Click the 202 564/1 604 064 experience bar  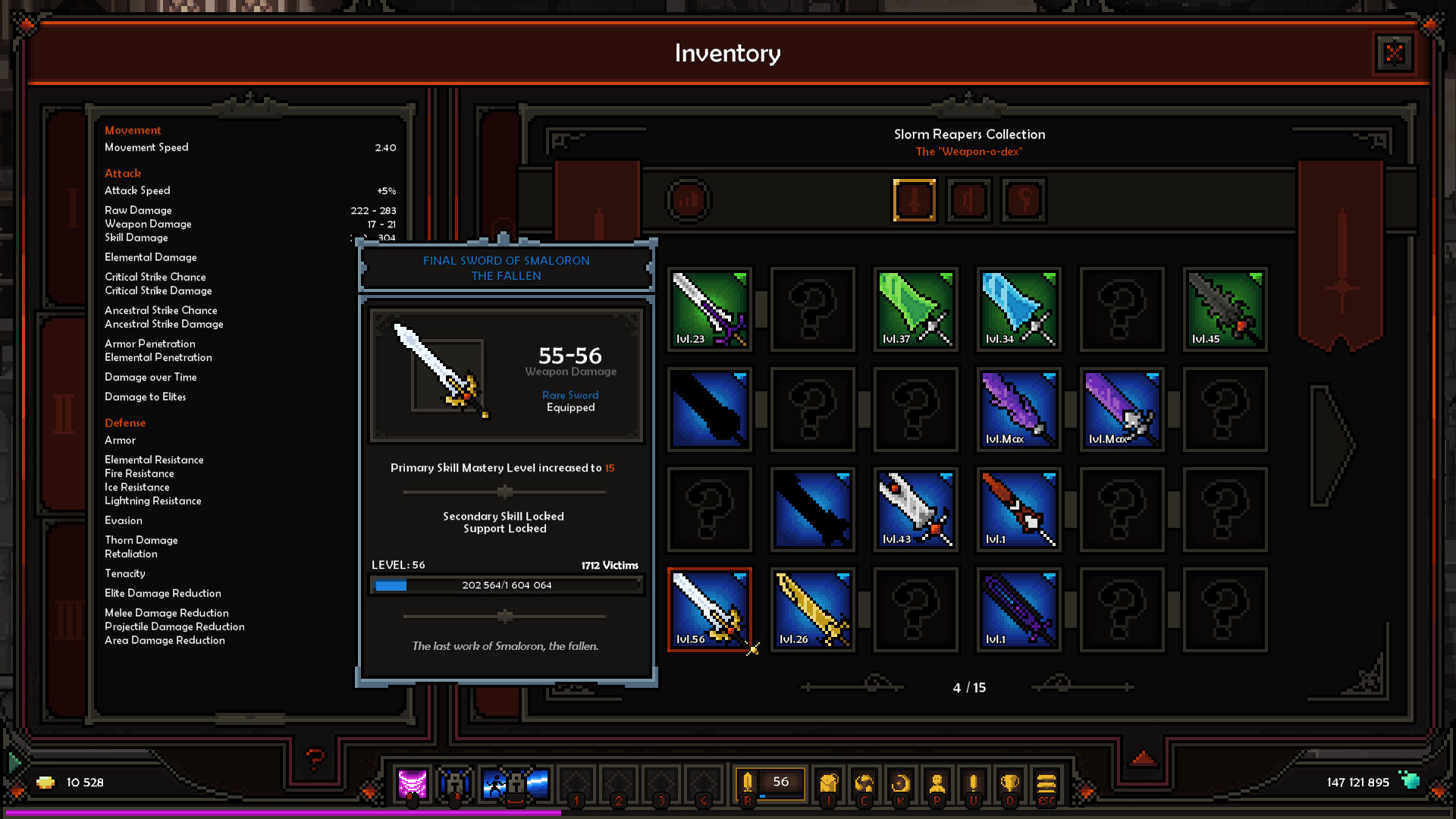pyautogui.click(x=507, y=585)
